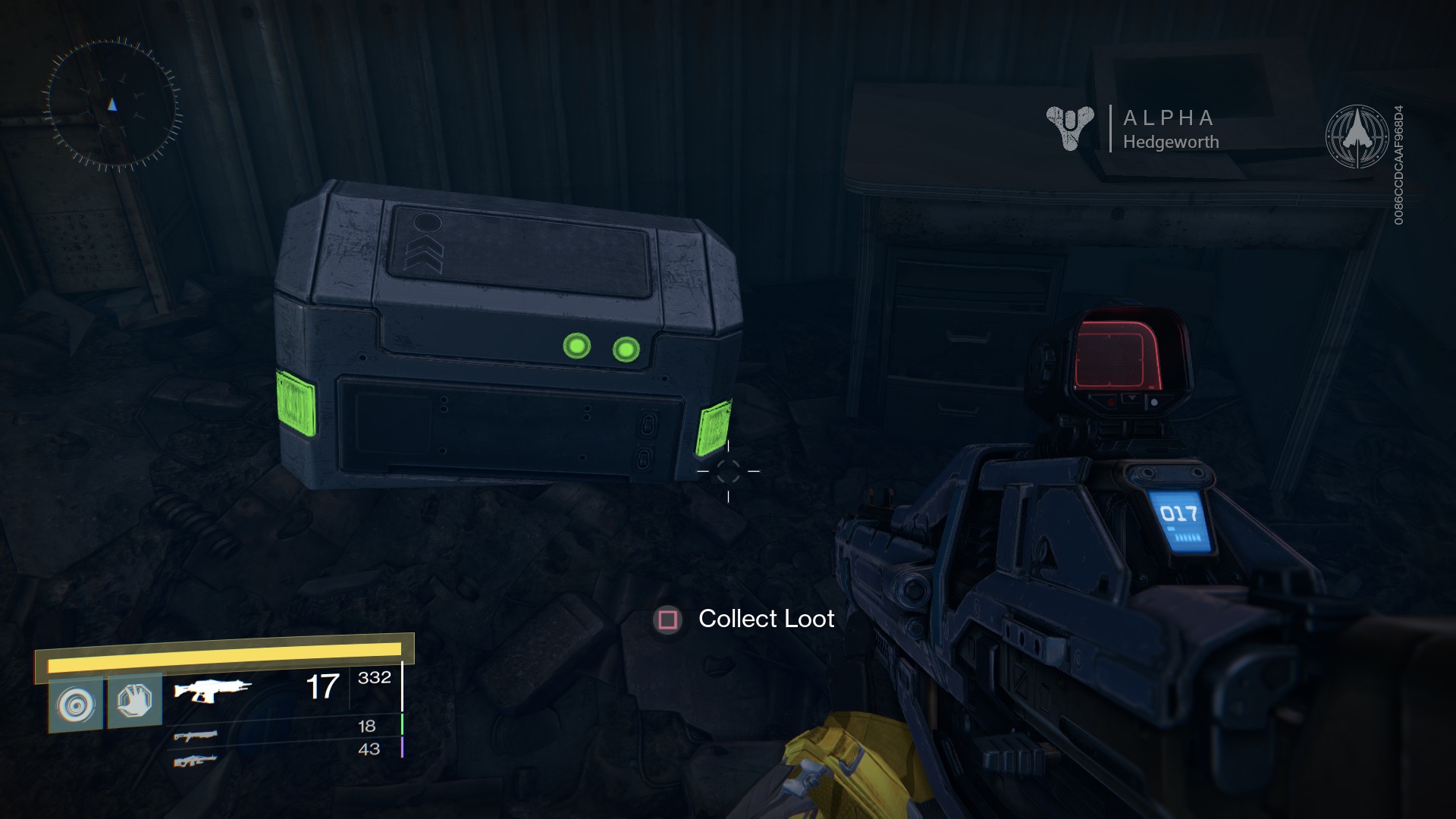Screen dimensions: 1456x819
Task: Activate the fist melee ability icon
Action: point(135,701)
